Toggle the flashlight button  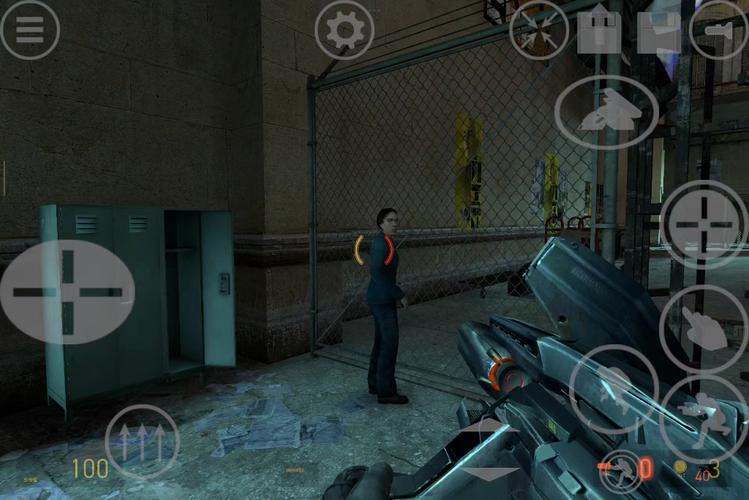(719, 30)
